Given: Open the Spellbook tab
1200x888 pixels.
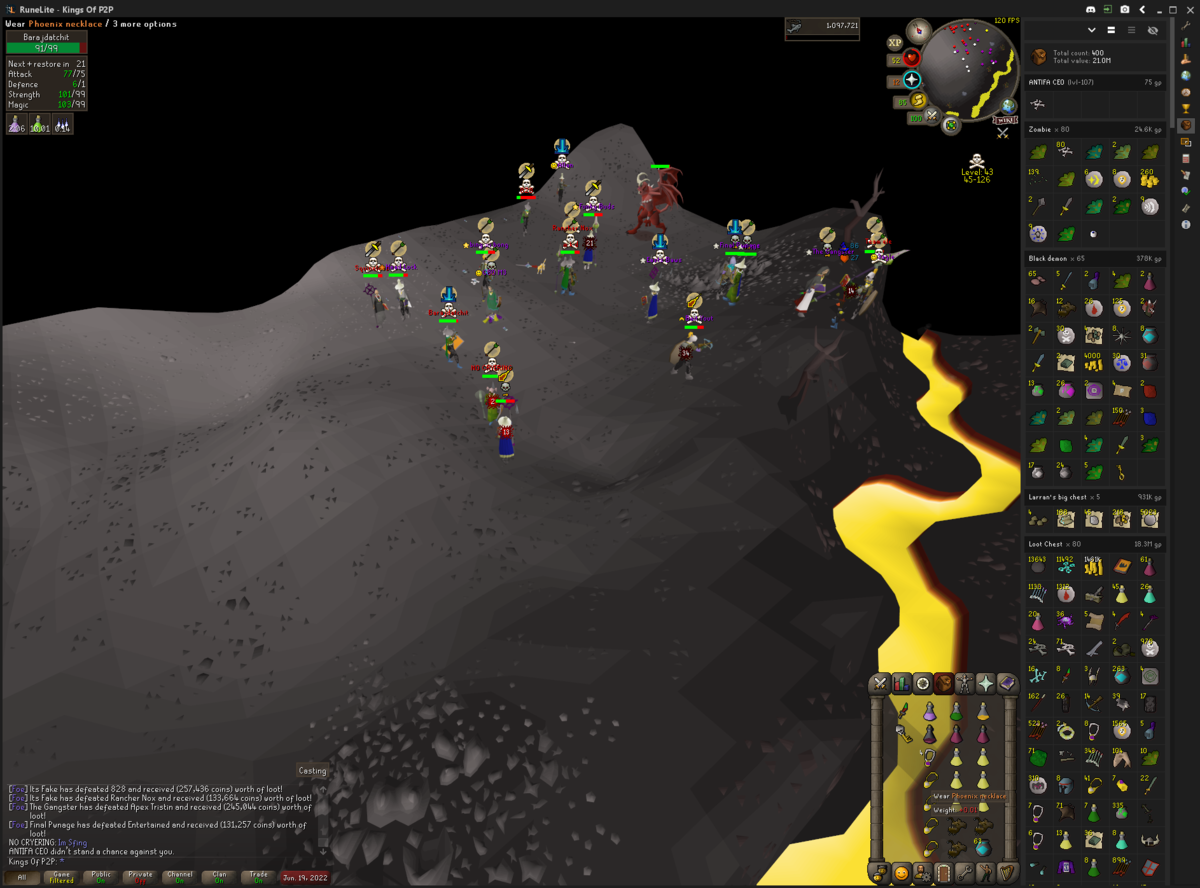Looking at the screenshot, I should coord(1008,684).
